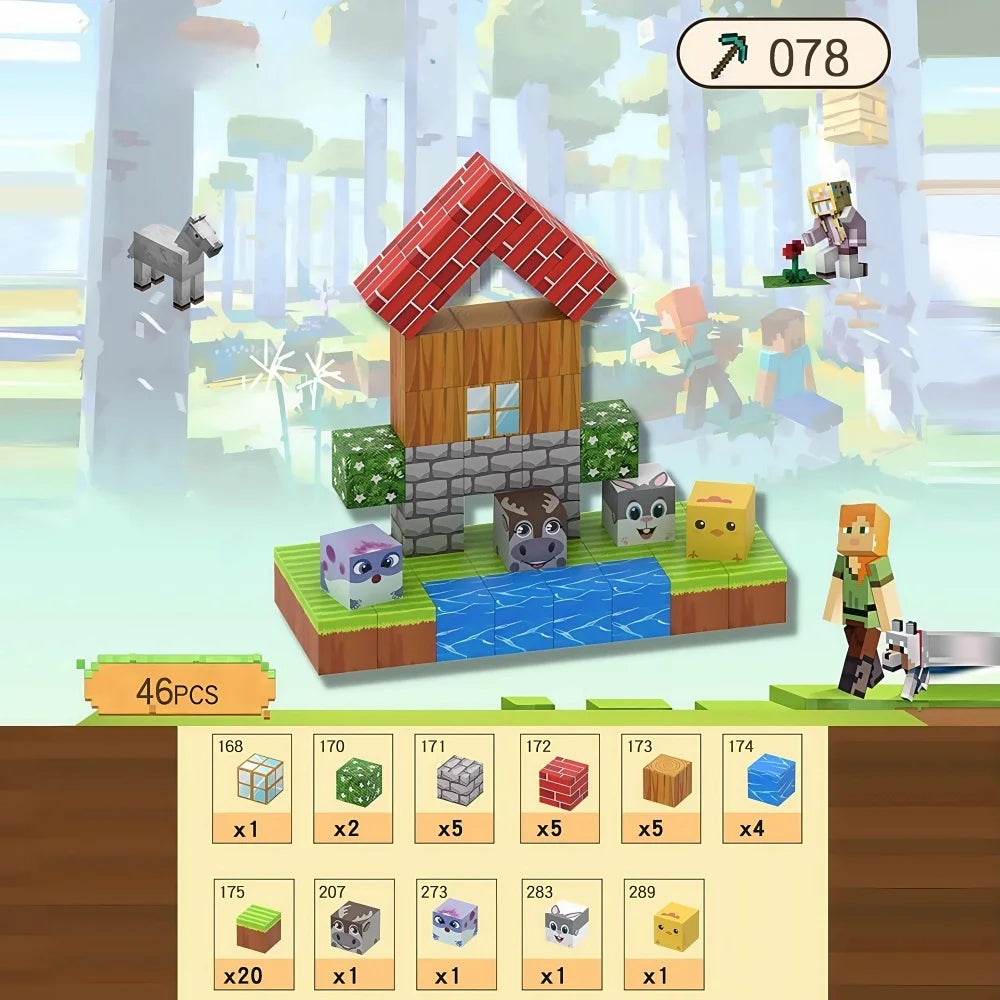Image resolution: width=1000 pixels, height=1000 pixels.
Task: Select the blue water block slot
Action: (x=763, y=788)
